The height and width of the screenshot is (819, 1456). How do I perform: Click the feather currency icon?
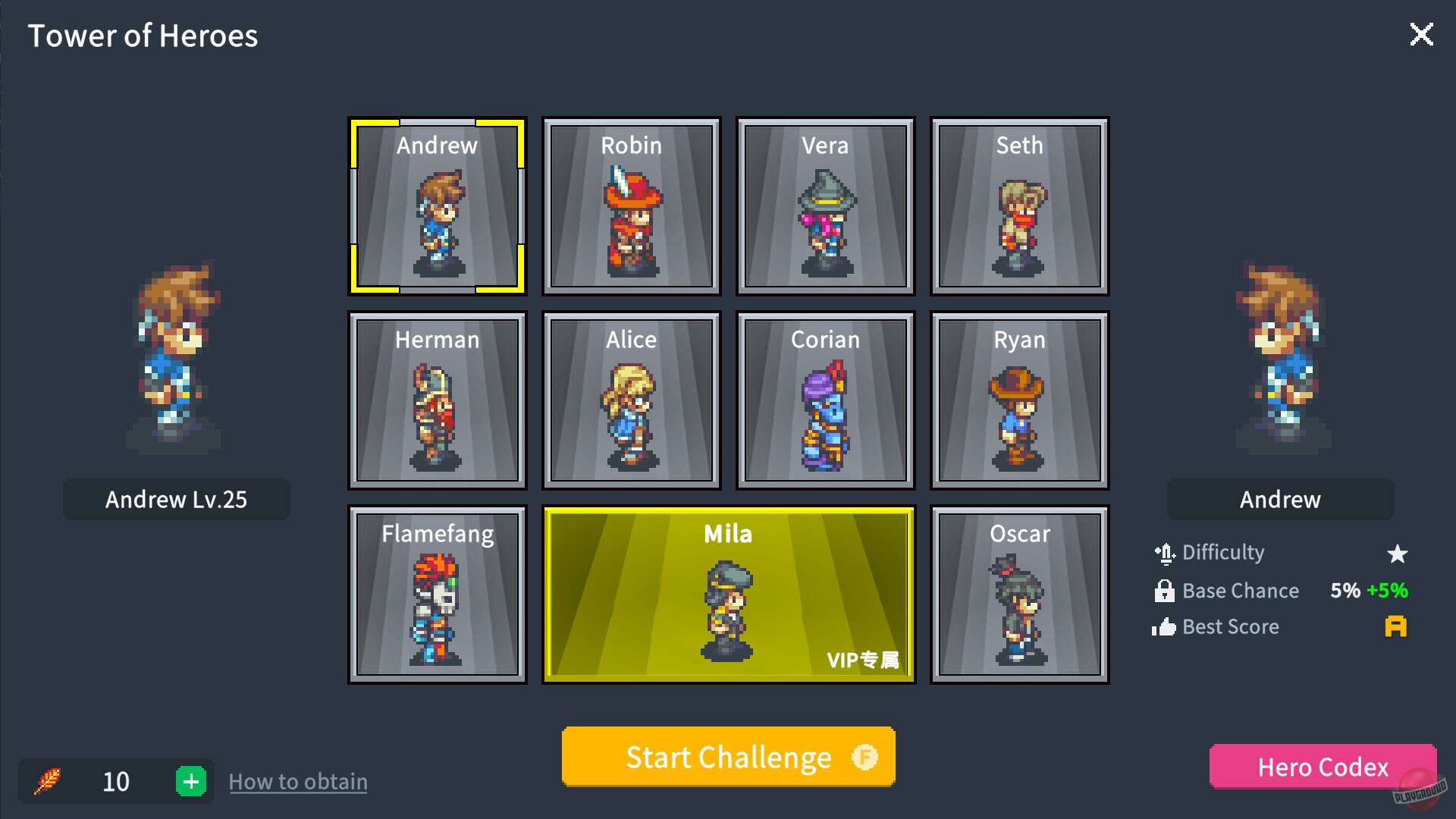pos(49,781)
